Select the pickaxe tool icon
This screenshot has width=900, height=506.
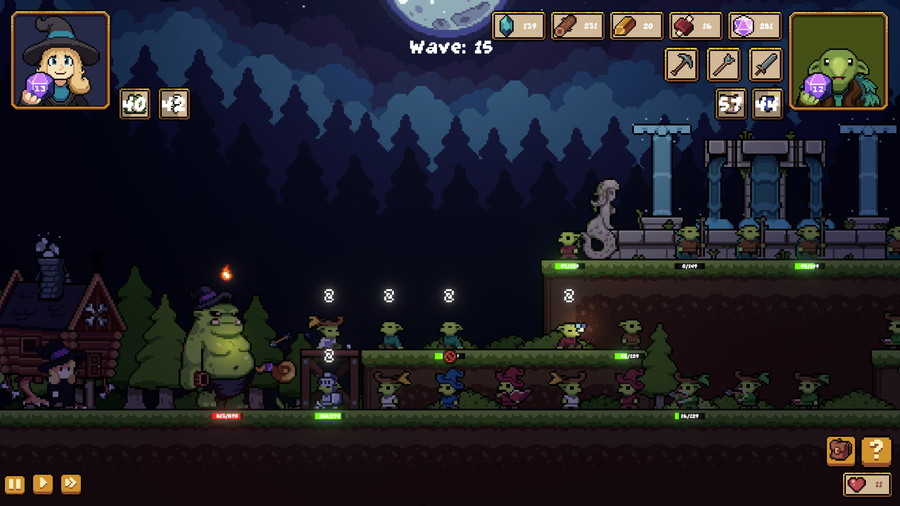[x=682, y=65]
